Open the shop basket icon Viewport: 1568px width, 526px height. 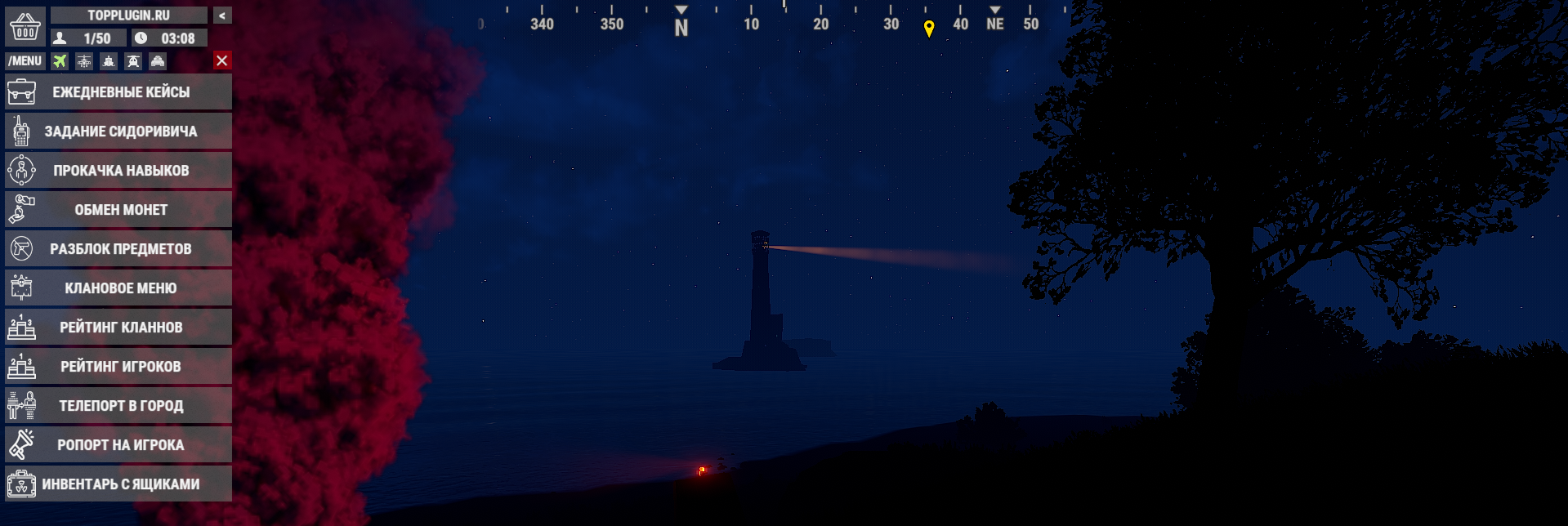(25, 28)
